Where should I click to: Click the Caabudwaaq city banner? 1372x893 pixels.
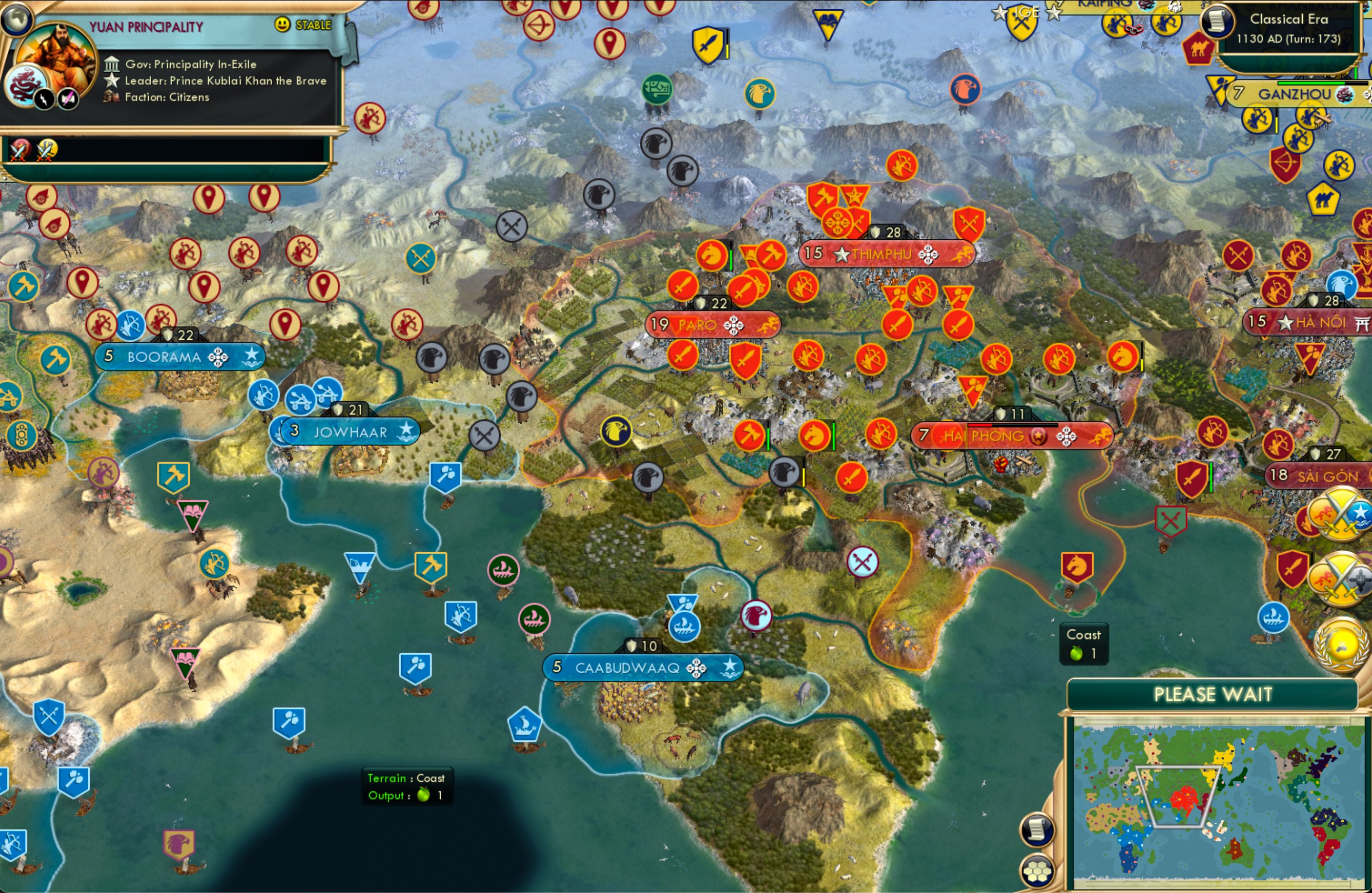[643, 667]
